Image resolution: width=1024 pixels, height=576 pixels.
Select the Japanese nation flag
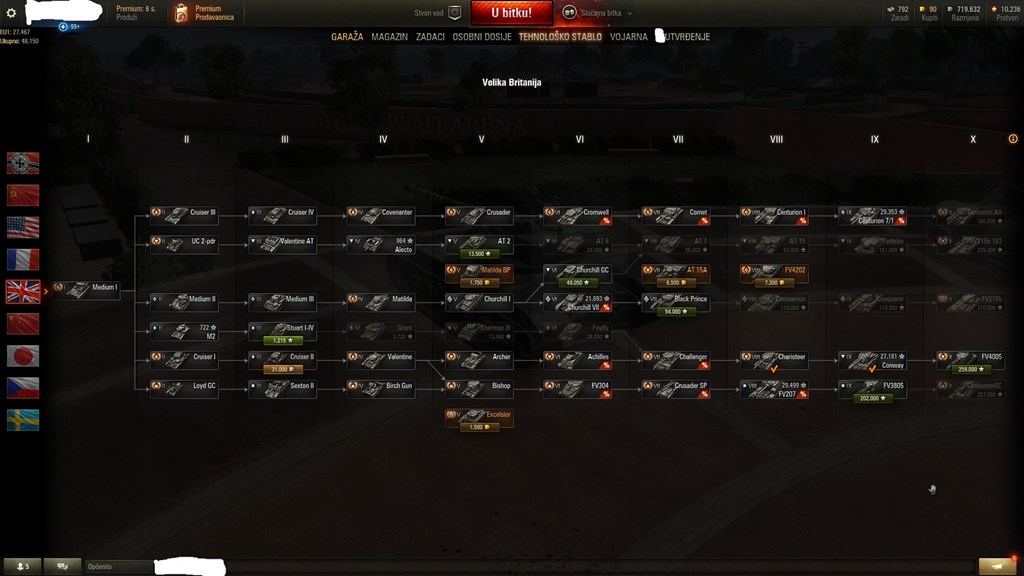pos(23,355)
